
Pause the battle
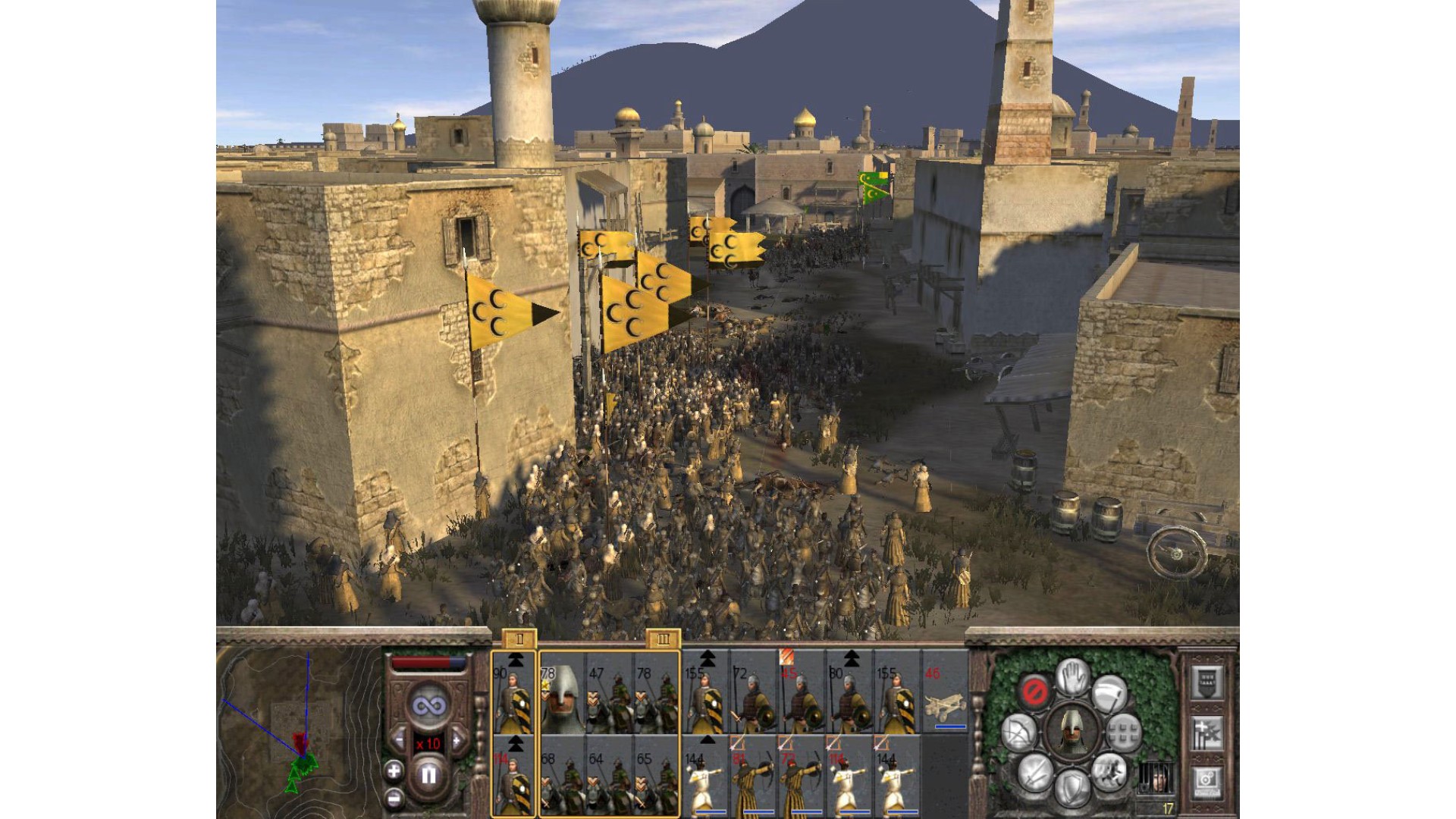coord(428,775)
